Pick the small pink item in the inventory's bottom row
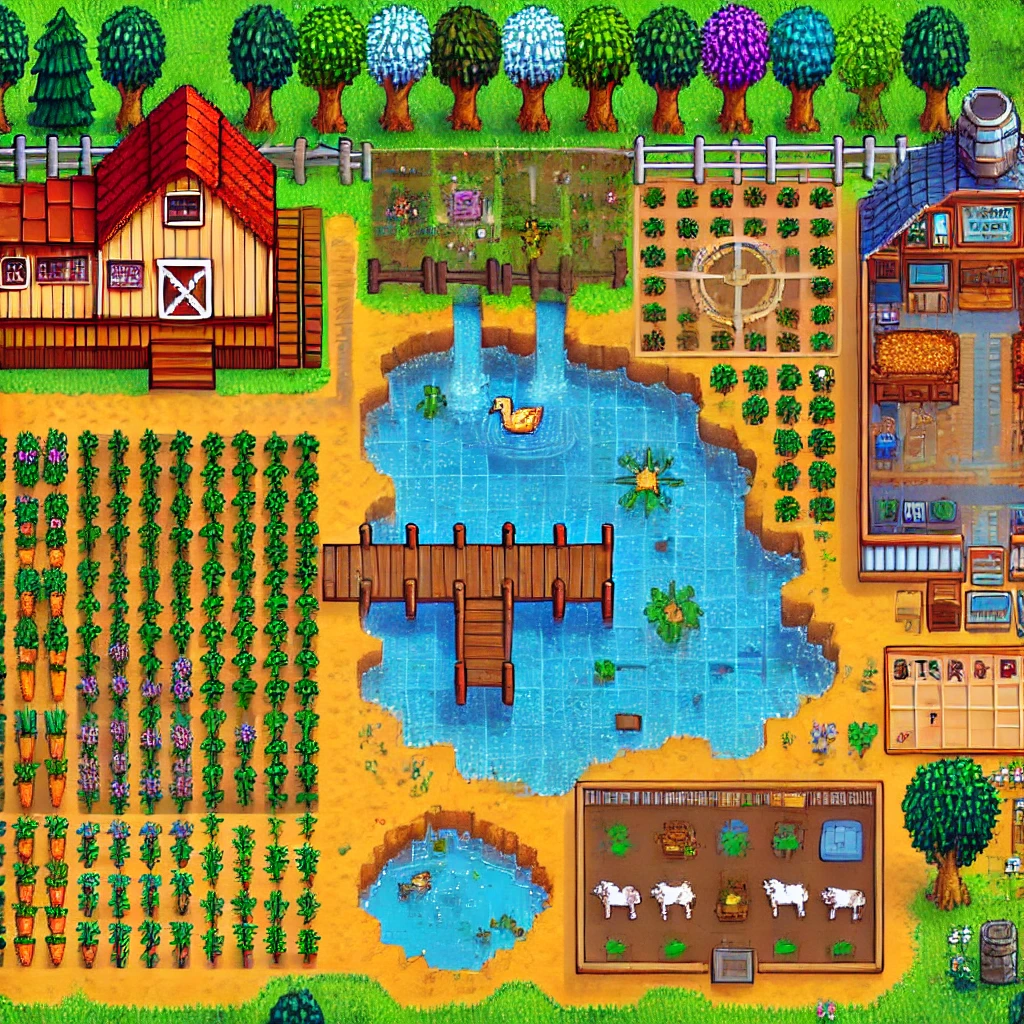 [x=902, y=737]
